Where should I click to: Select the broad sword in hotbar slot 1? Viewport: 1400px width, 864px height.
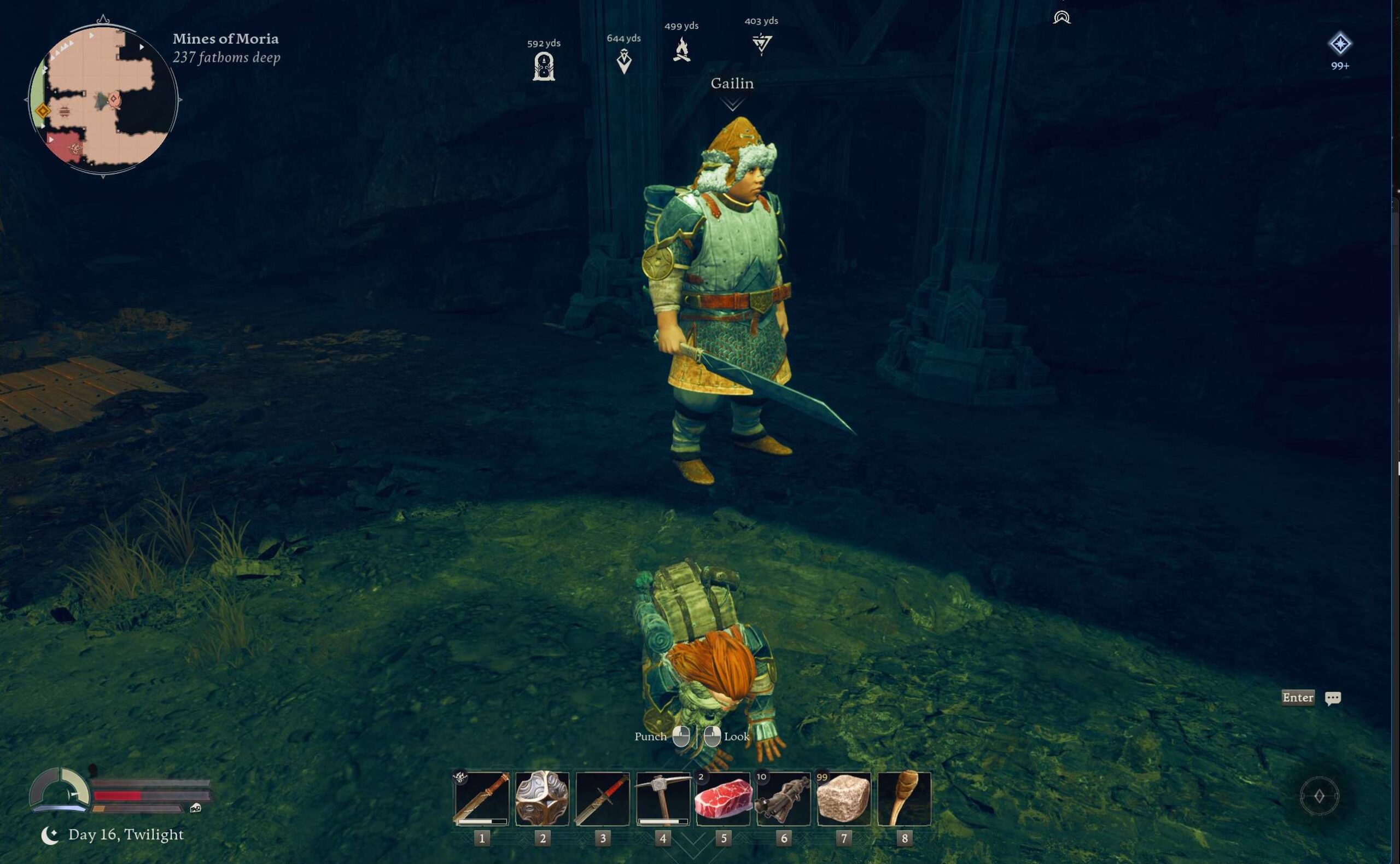click(x=482, y=798)
